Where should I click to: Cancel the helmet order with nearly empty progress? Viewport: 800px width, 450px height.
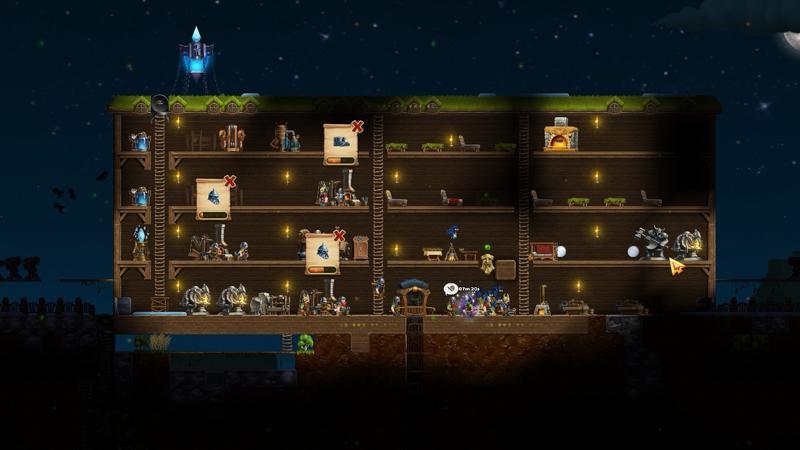pyautogui.click(x=230, y=182)
